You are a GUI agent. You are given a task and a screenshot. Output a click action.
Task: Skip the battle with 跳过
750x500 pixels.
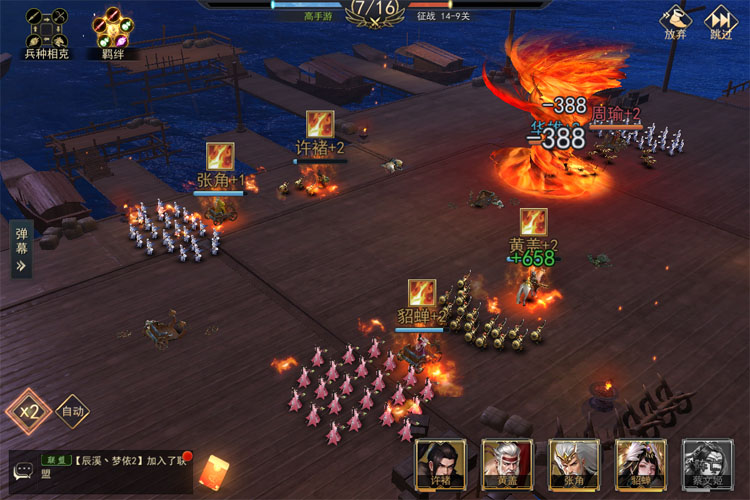721,23
